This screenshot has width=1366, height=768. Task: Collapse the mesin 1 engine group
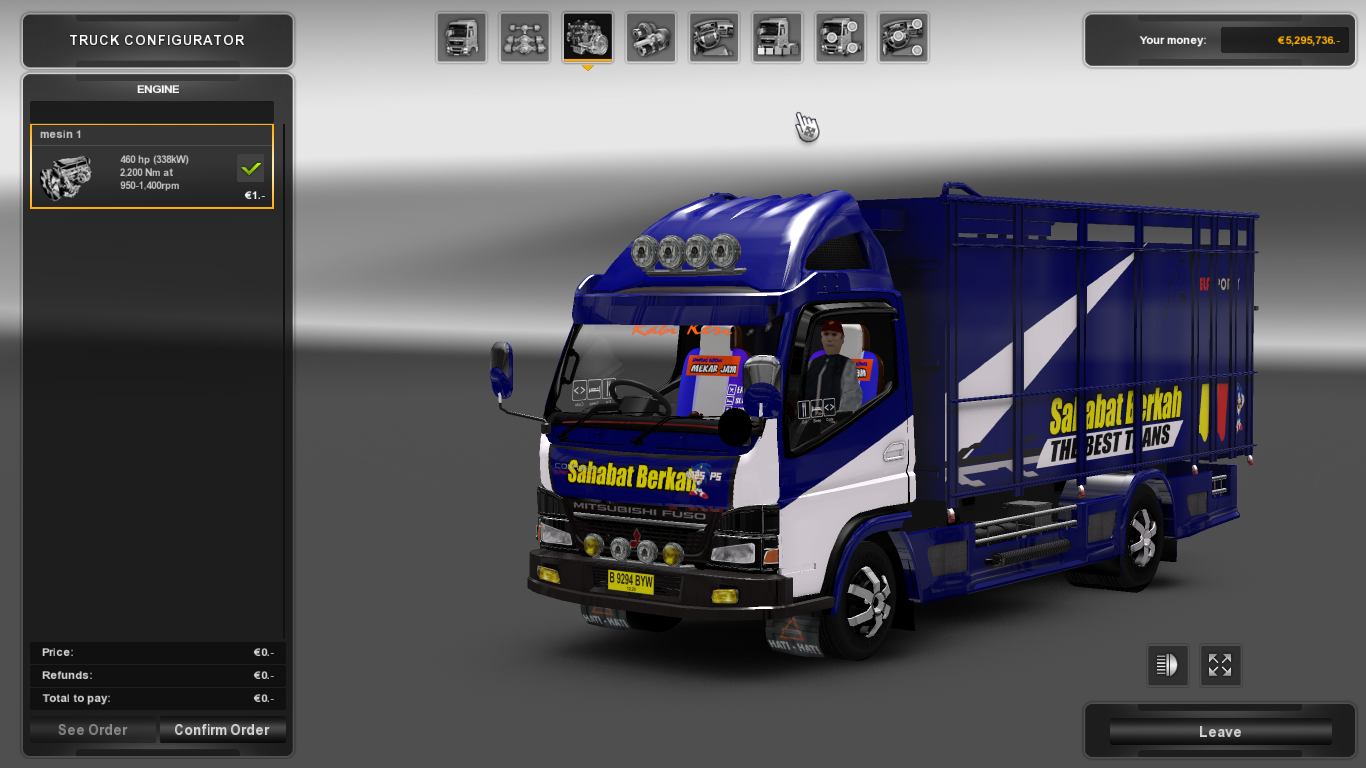[x=152, y=134]
